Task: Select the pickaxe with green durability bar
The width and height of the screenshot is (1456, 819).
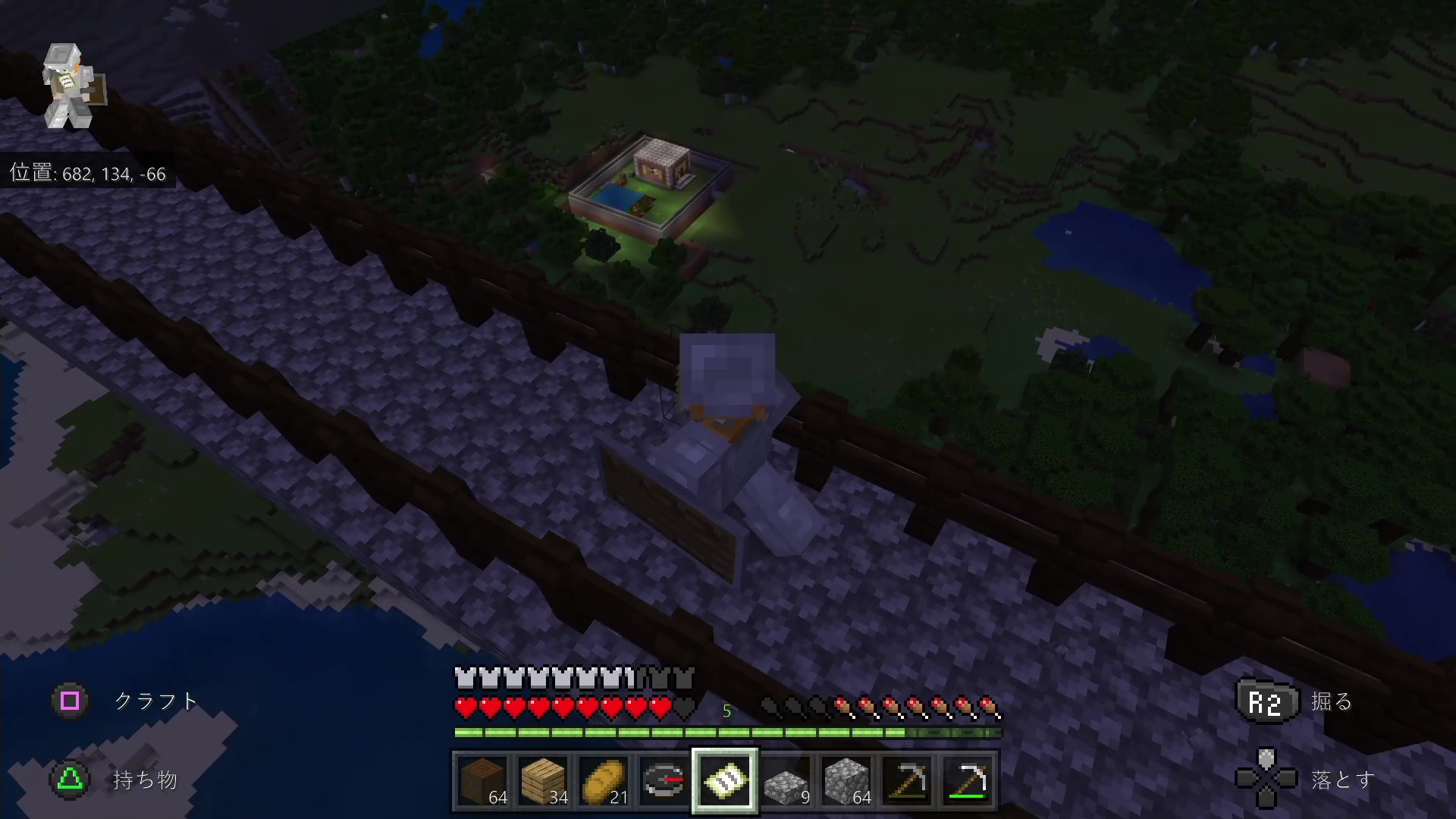Action: (x=968, y=780)
